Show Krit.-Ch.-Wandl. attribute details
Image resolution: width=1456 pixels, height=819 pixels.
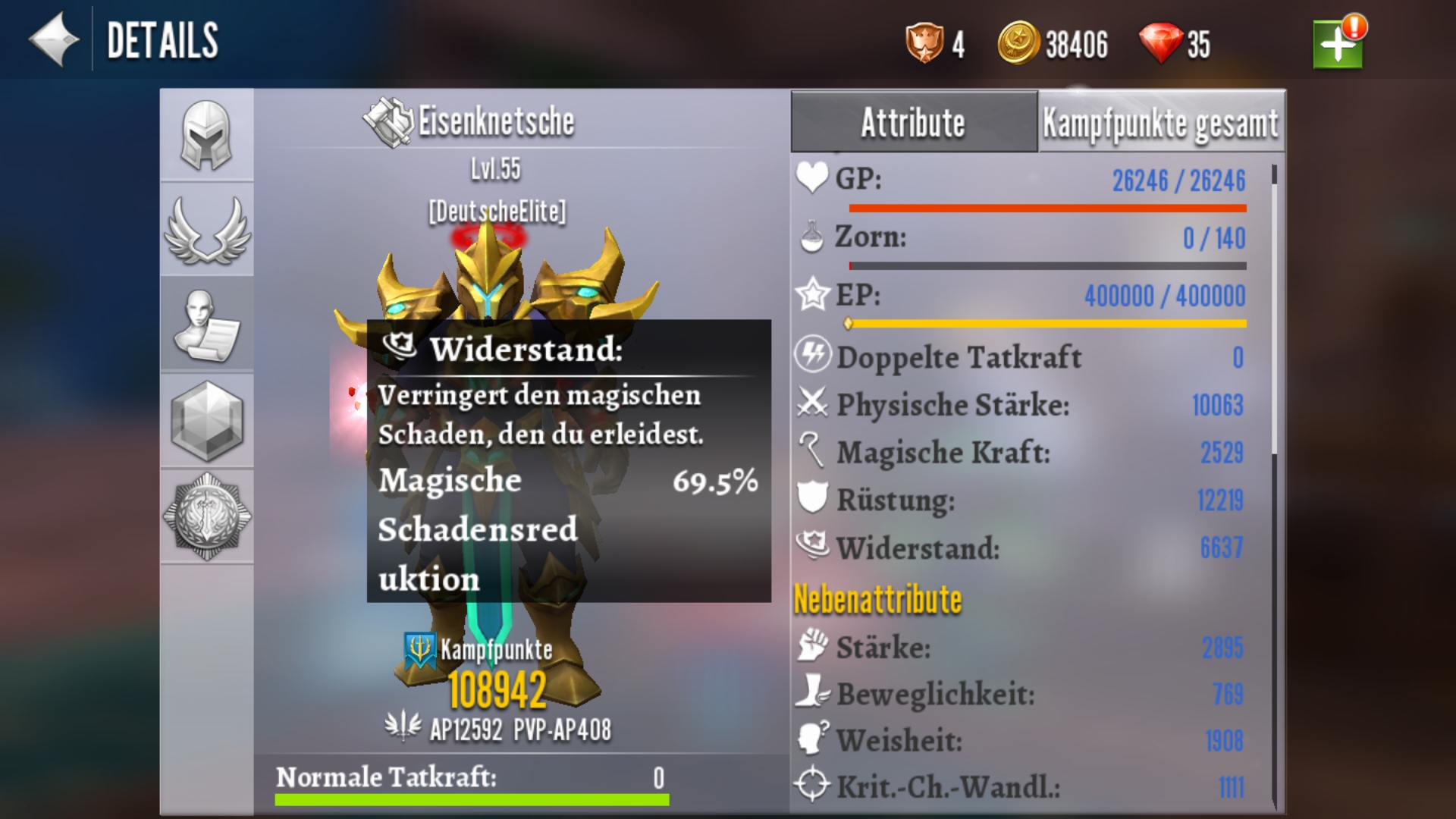tap(1020, 786)
